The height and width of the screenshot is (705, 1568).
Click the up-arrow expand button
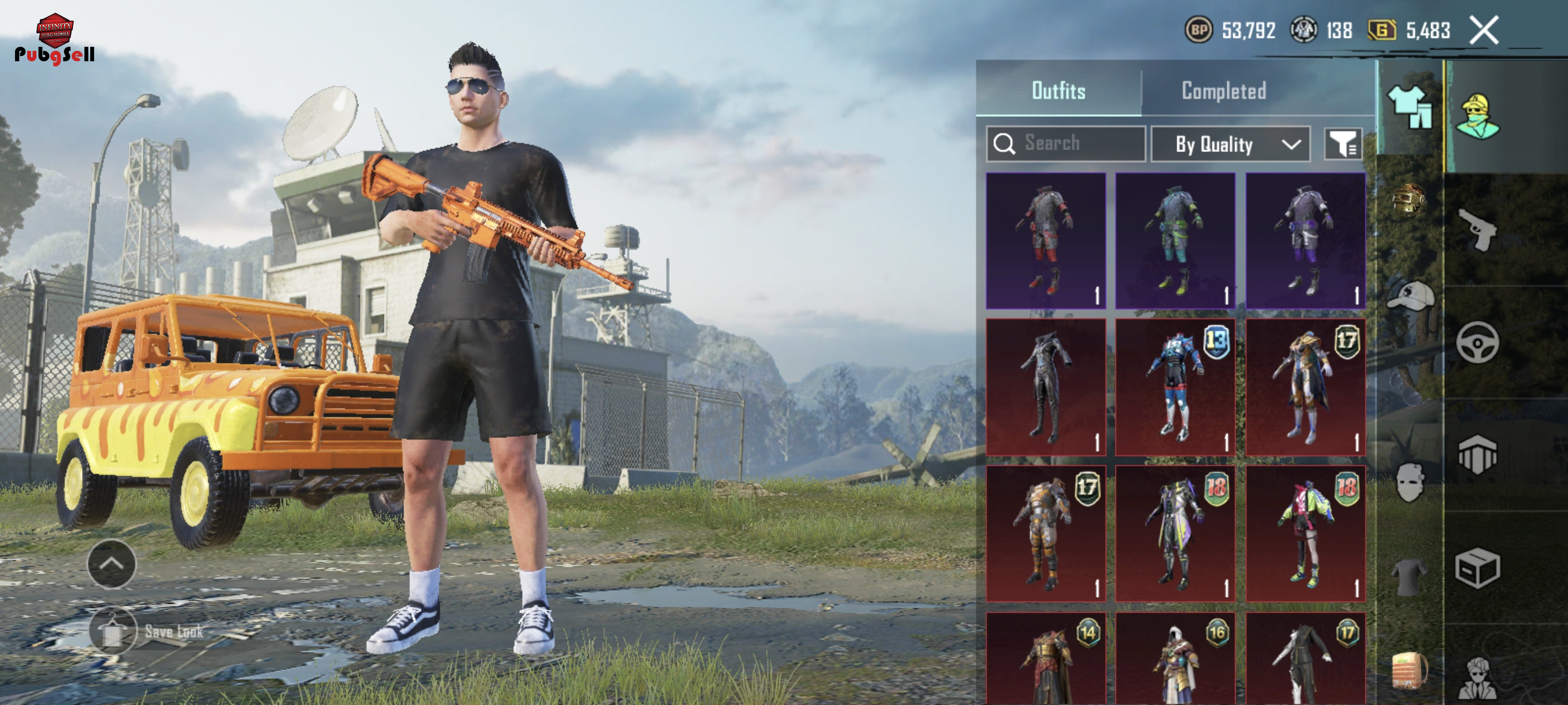(112, 564)
